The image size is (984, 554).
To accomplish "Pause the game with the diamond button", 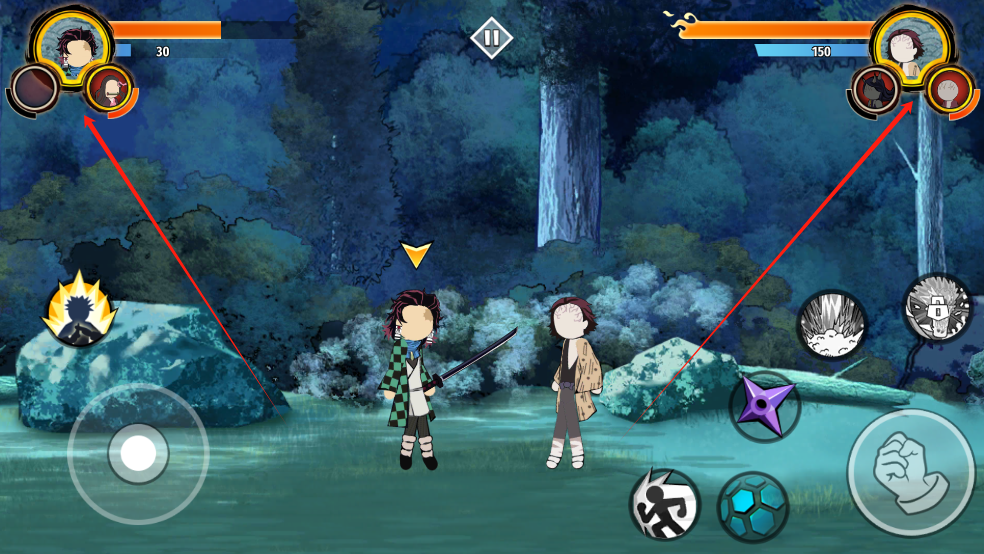I will pos(491,38).
